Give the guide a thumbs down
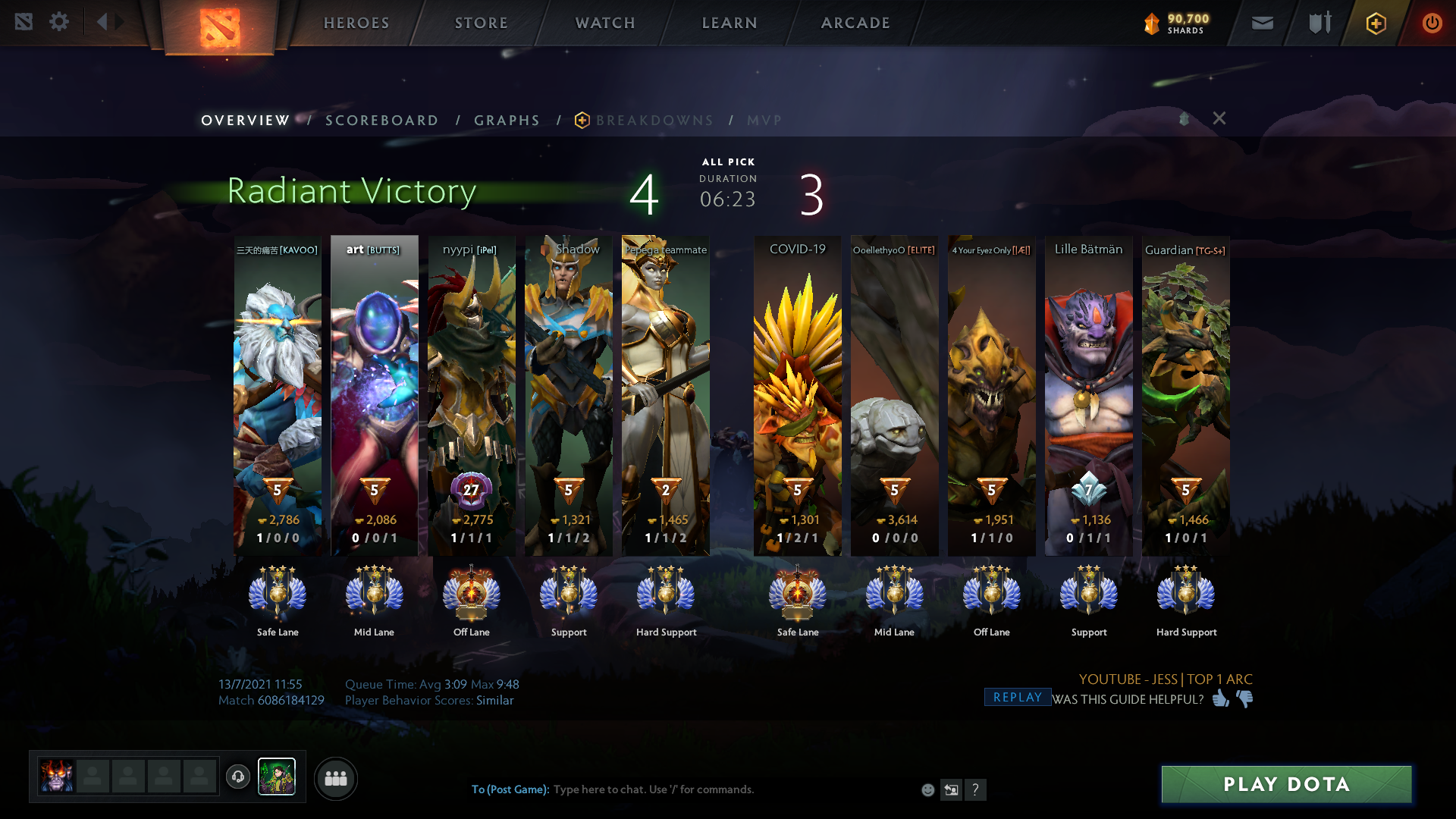1456x819 pixels. pos(1245,698)
